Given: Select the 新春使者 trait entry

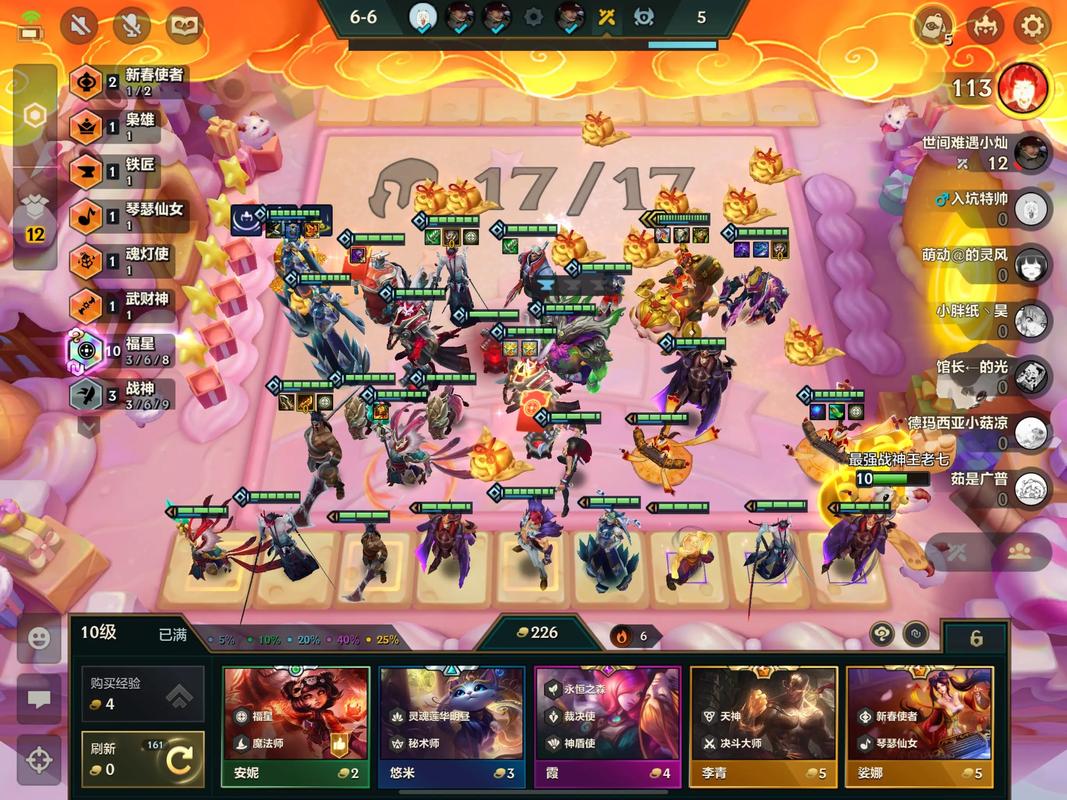Looking at the screenshot, I should [125, 82].
